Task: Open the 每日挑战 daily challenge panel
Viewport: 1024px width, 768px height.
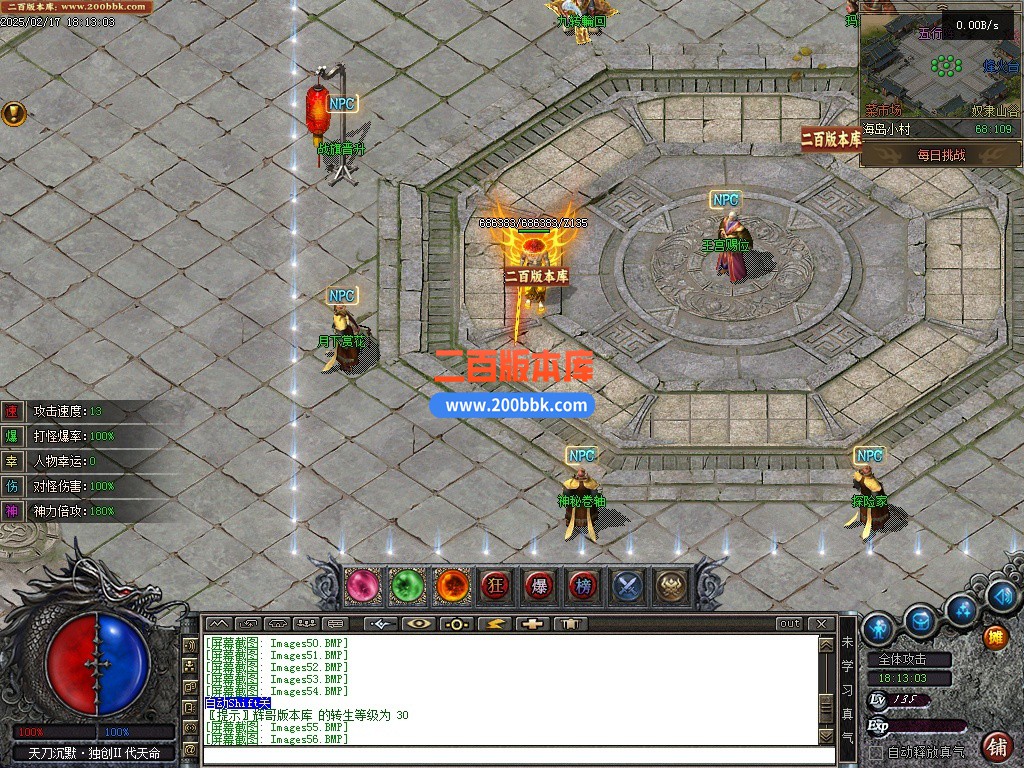Action: 941,155
